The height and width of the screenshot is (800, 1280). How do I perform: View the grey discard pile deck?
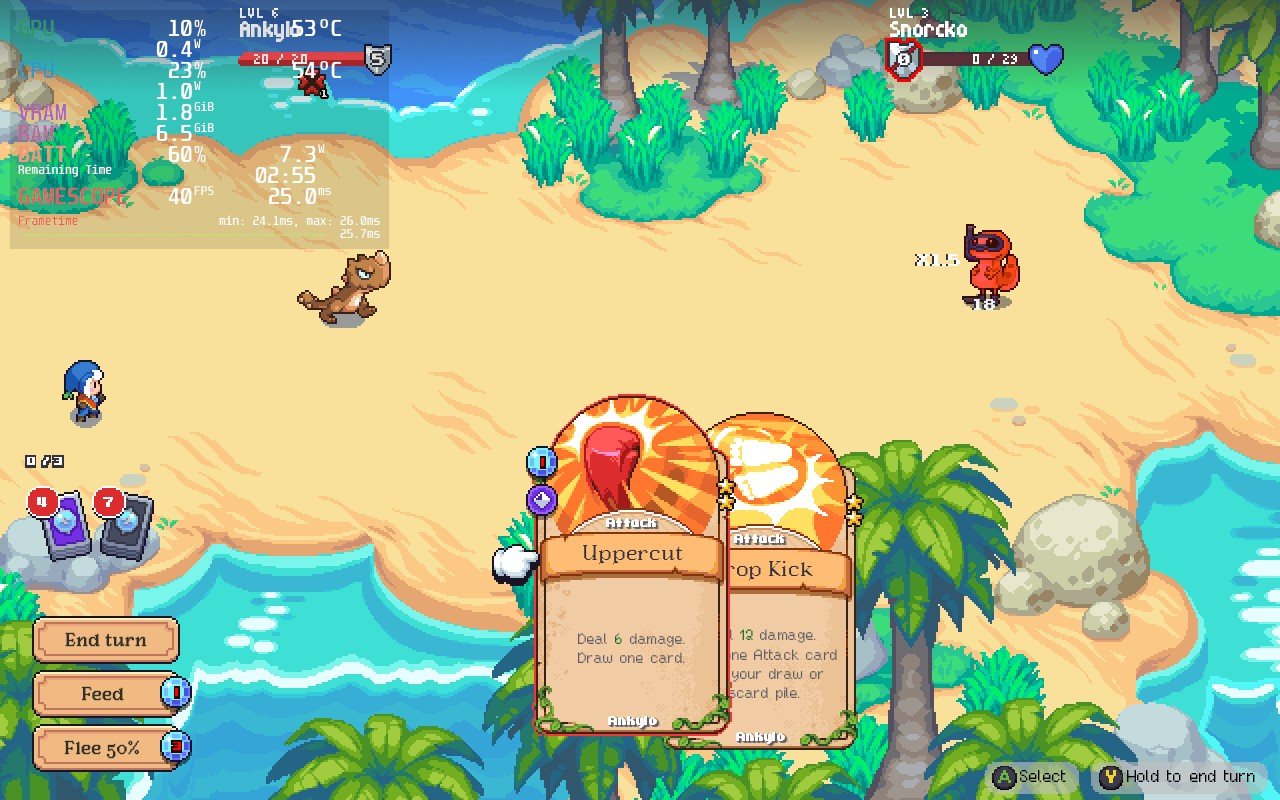(127, 522)
